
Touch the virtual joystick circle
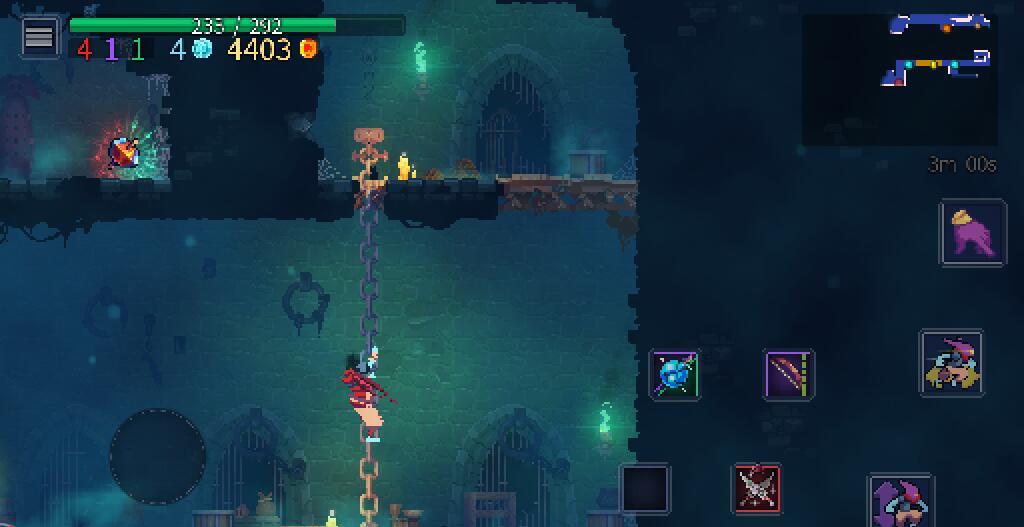coord(157,456)
